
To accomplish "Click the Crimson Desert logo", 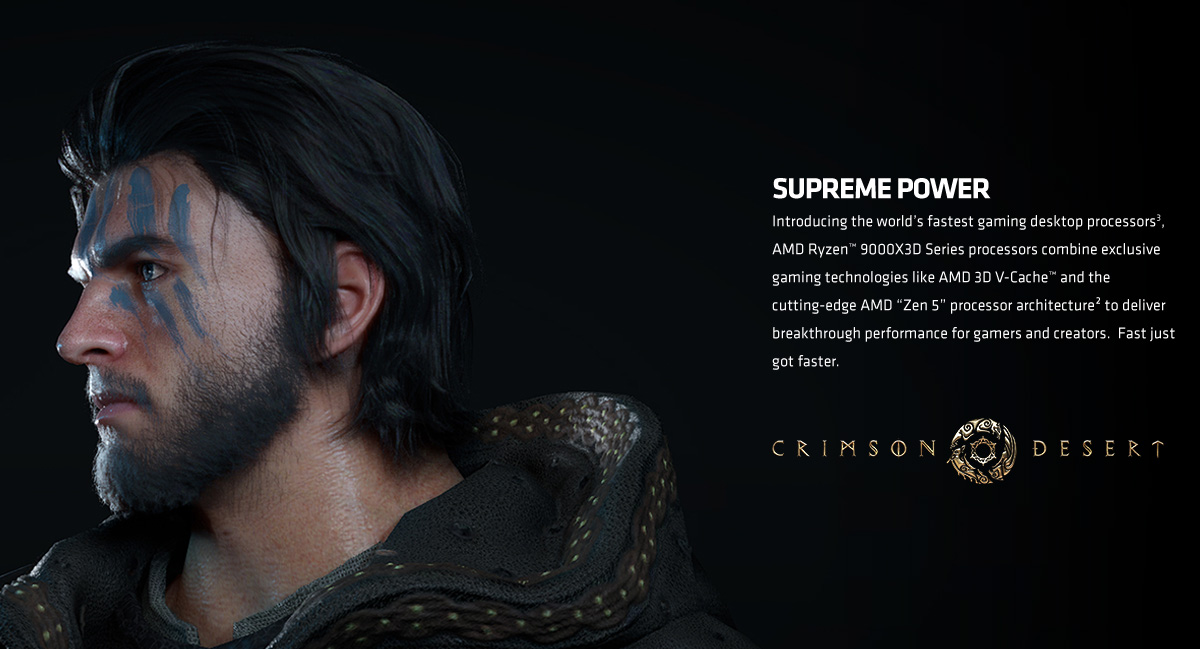I will point(967,448).
